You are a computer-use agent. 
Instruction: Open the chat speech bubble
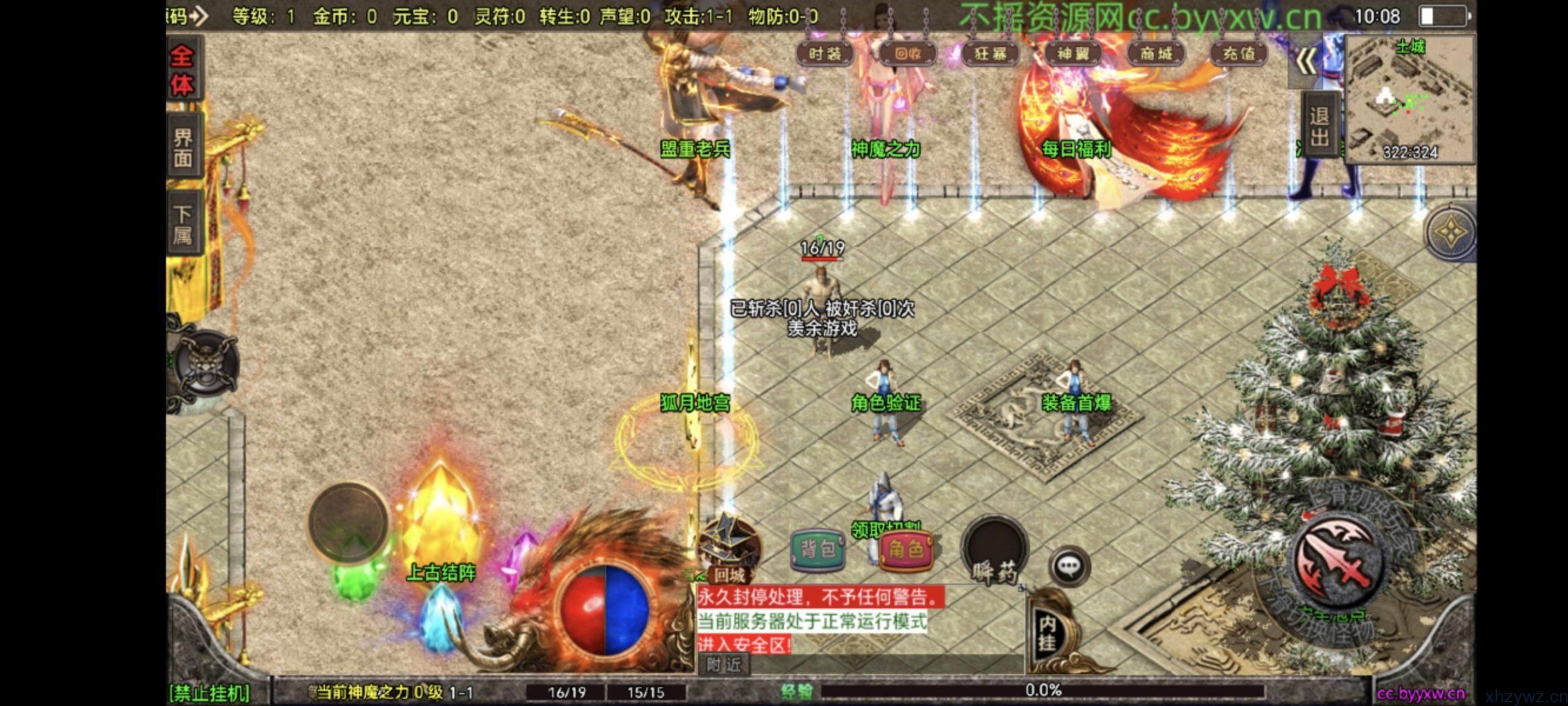point(1069,566)
